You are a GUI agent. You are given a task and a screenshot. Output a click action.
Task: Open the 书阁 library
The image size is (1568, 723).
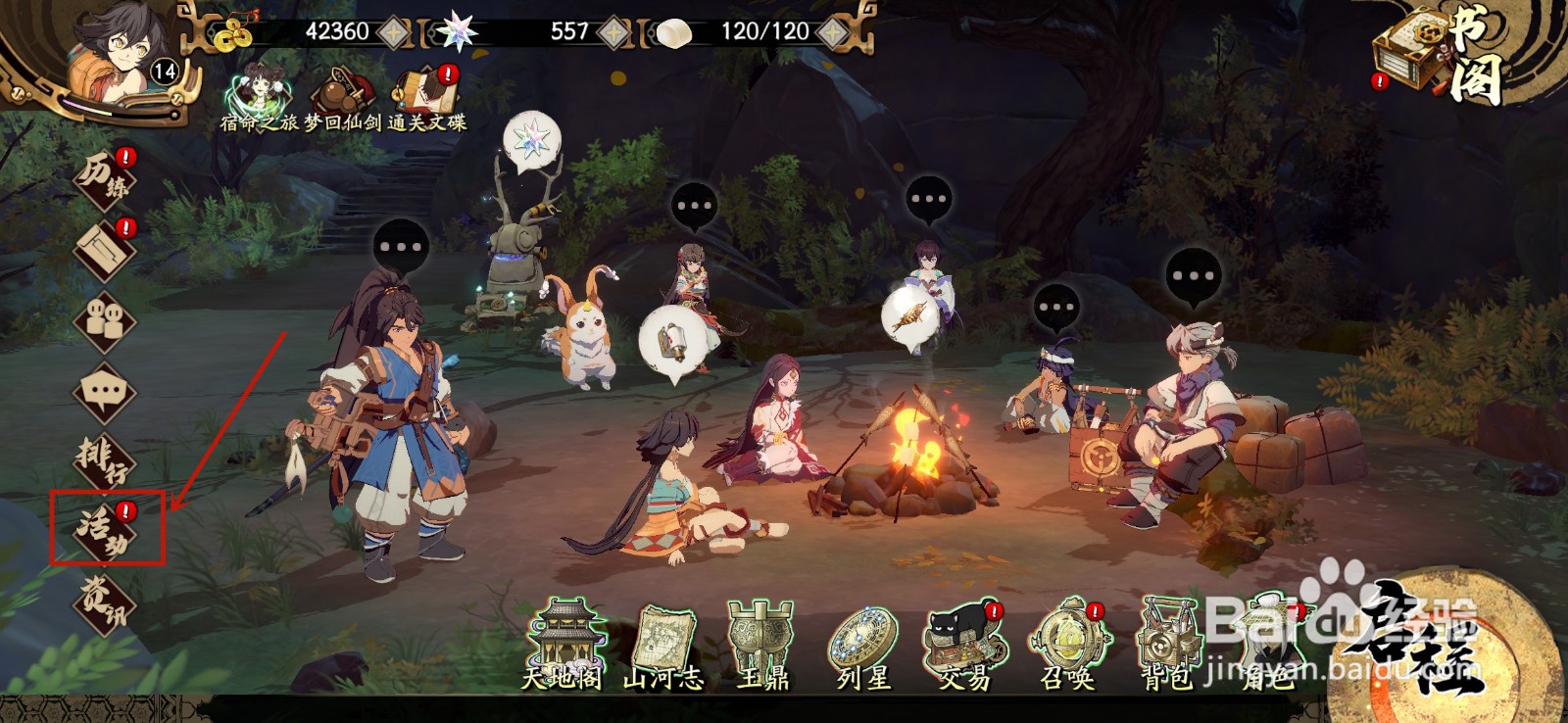pos(1441,54)
